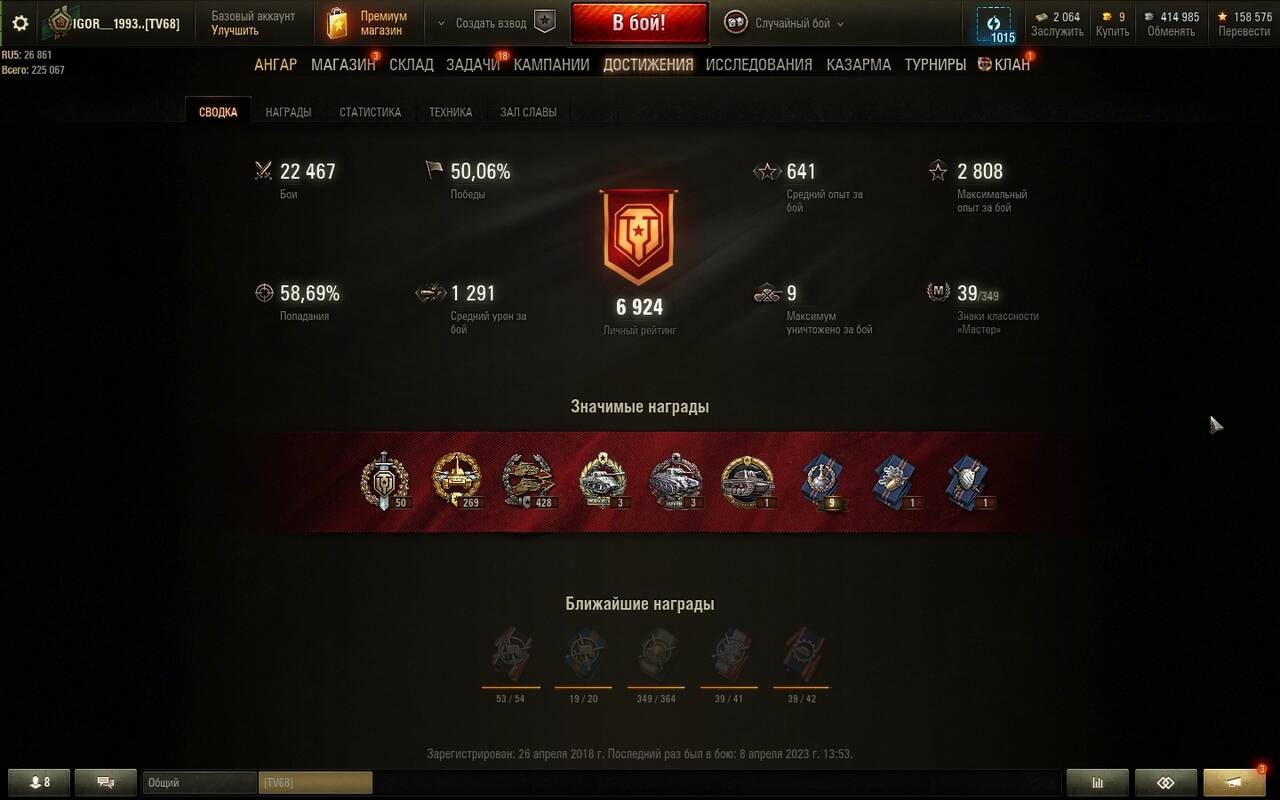1280x800 pixels.
Task: Start battle with the red «В бой!» button
Action: pyautogui.click(x=639, y=23)
